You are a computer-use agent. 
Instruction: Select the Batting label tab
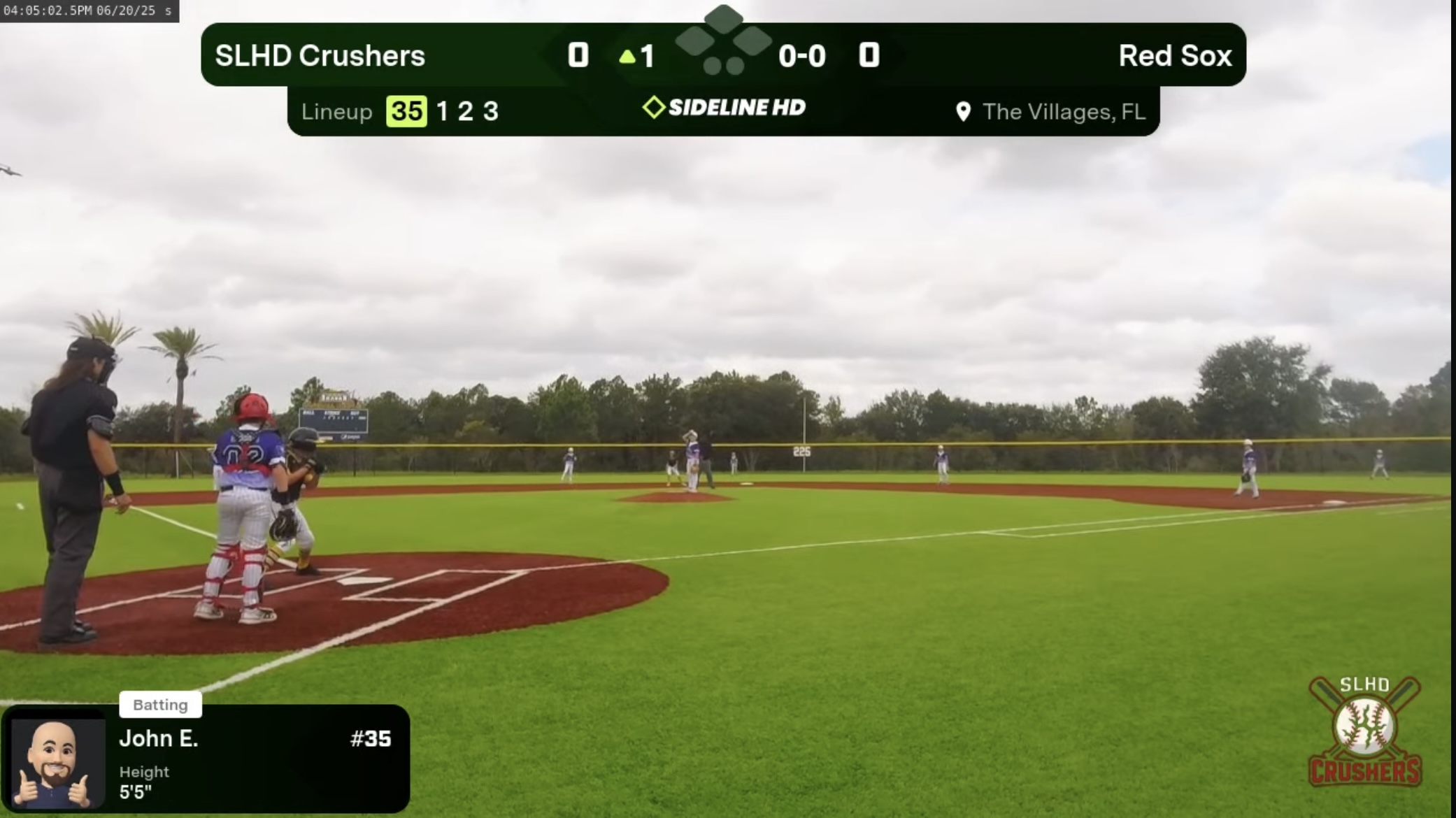[160, 705]
